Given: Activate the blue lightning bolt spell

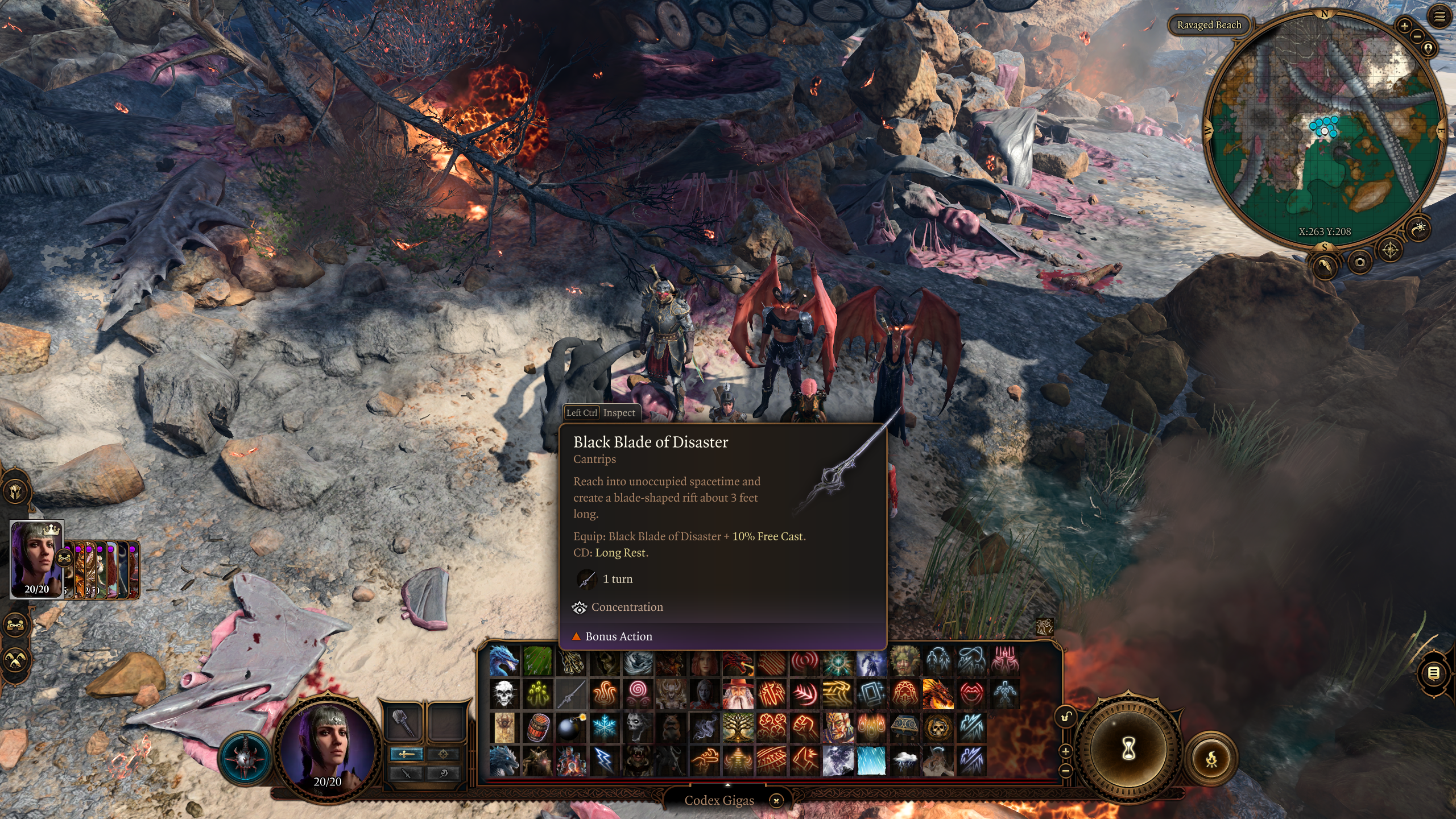Looking at the screenshot, I should pos(604,761).
